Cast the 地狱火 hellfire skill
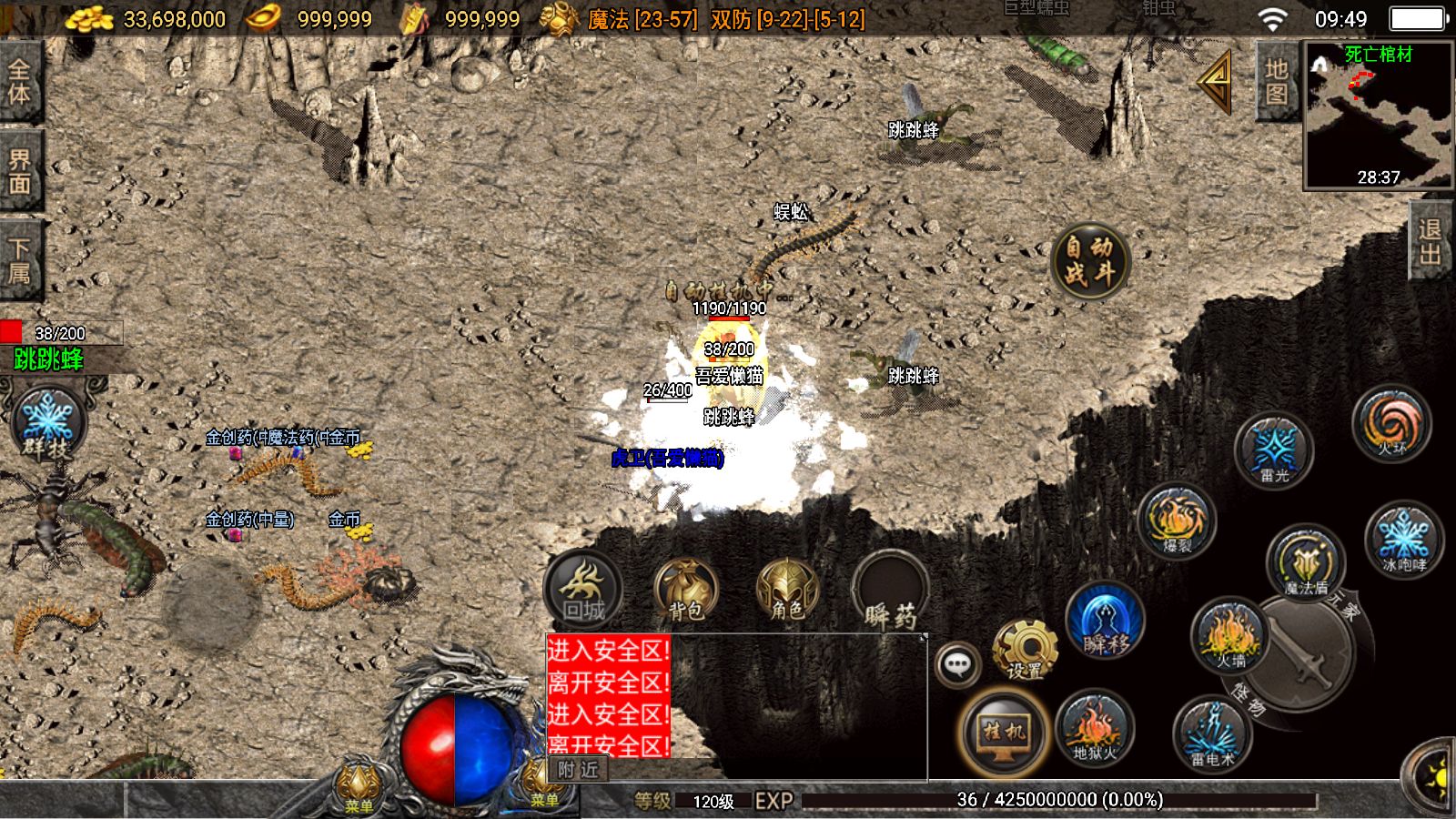 [x=1093, y=731]
